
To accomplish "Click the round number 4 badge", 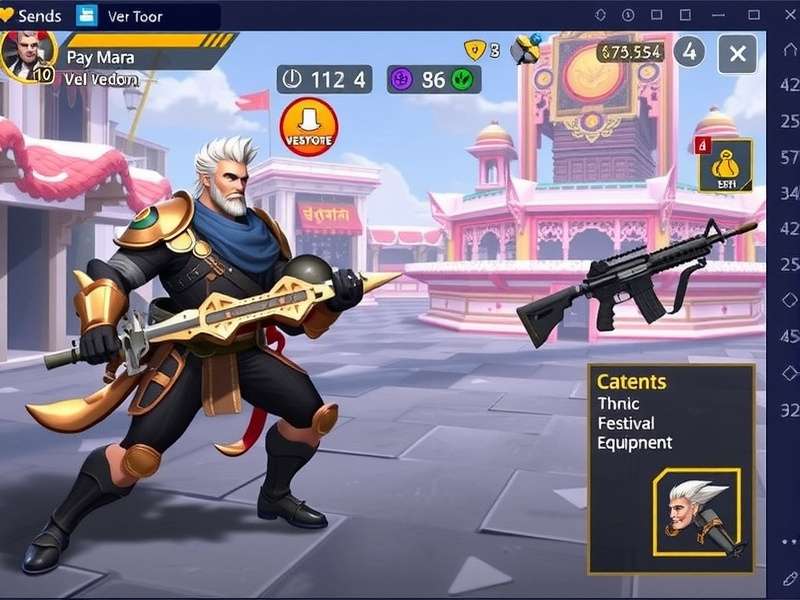I will pos(689,52).
